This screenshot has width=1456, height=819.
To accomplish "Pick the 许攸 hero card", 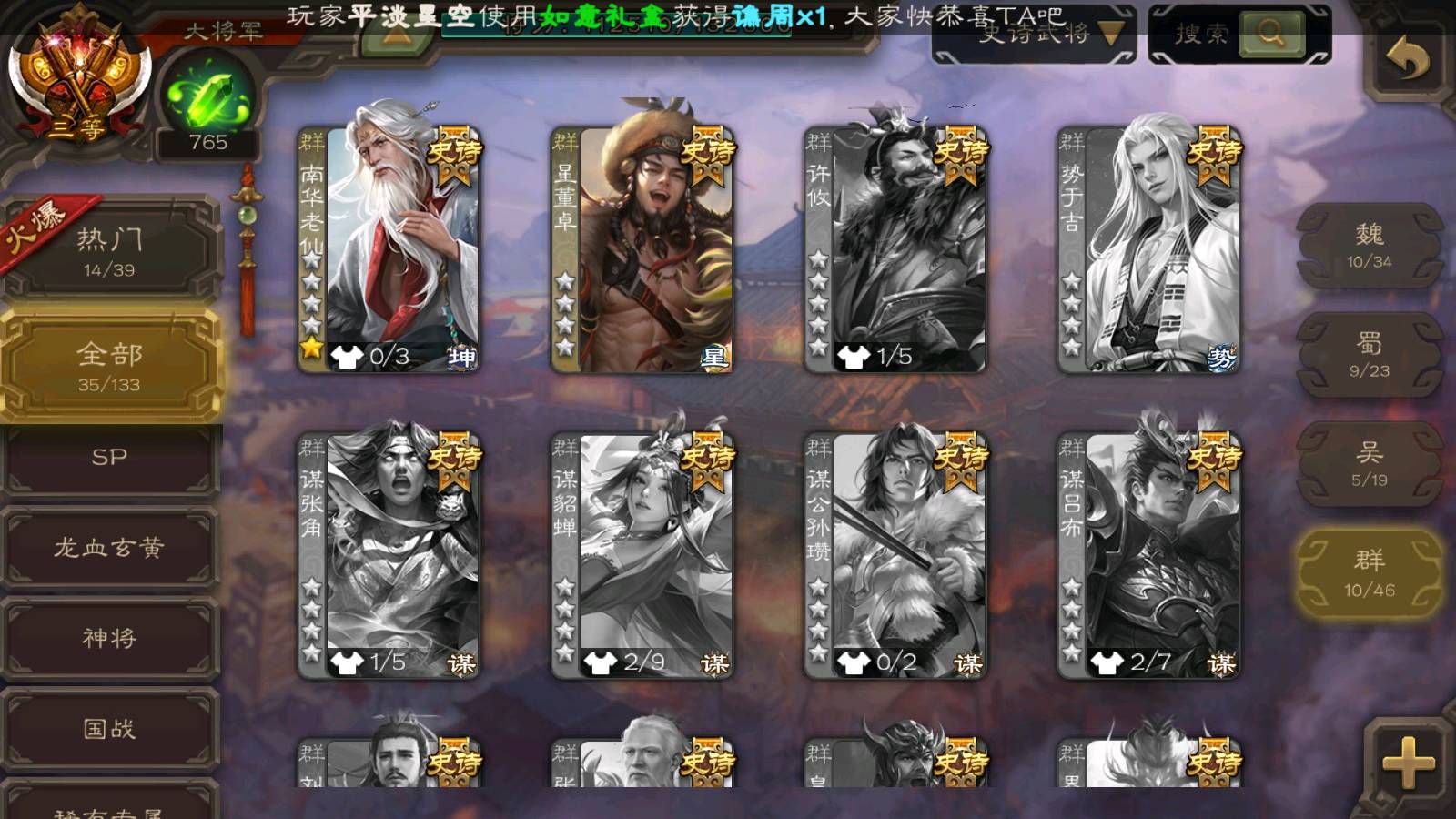I will click(895, 248).
